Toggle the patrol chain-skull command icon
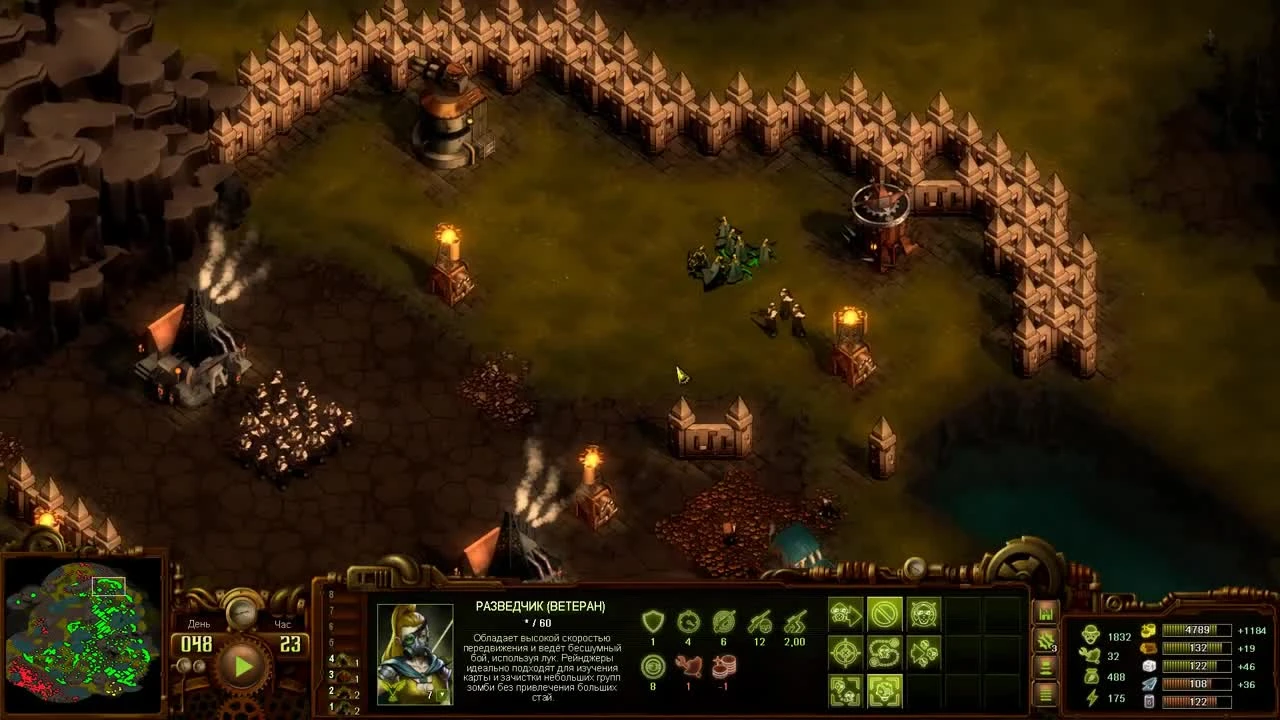This screenshot has height=720, width=1280. pos(884,652)
